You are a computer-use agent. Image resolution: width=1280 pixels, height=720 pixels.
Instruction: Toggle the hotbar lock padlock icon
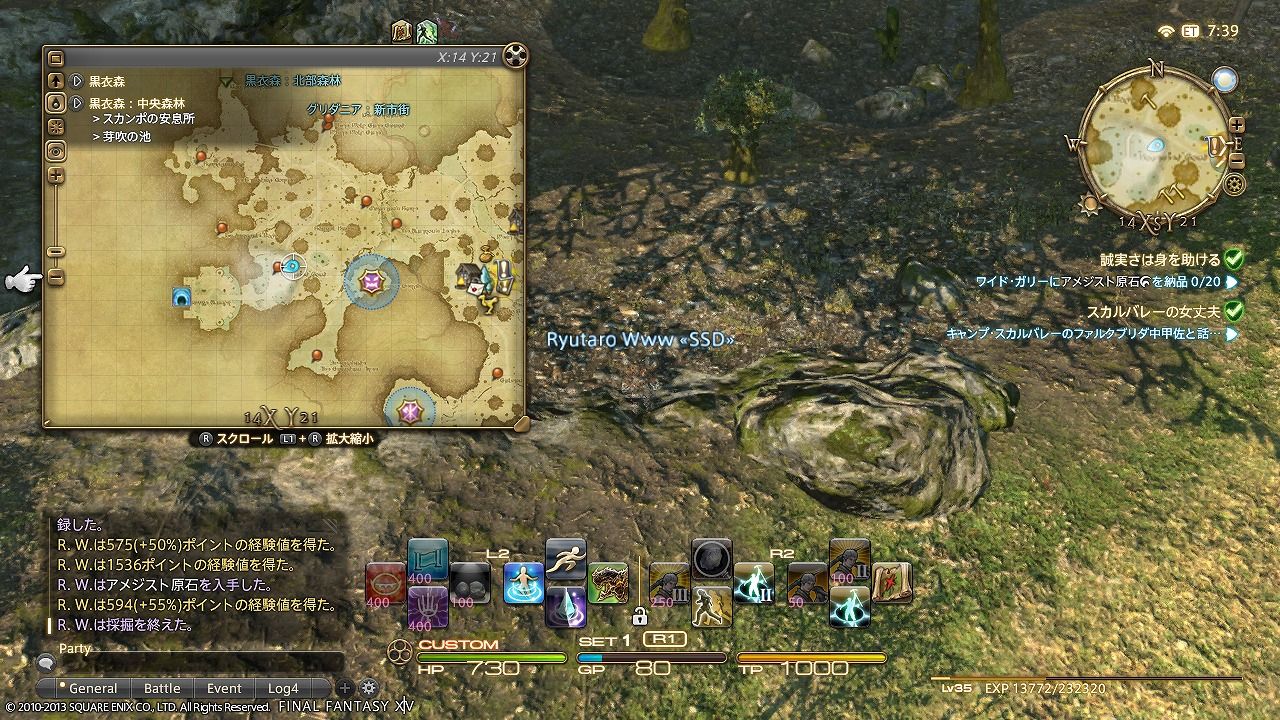point(641,617)
